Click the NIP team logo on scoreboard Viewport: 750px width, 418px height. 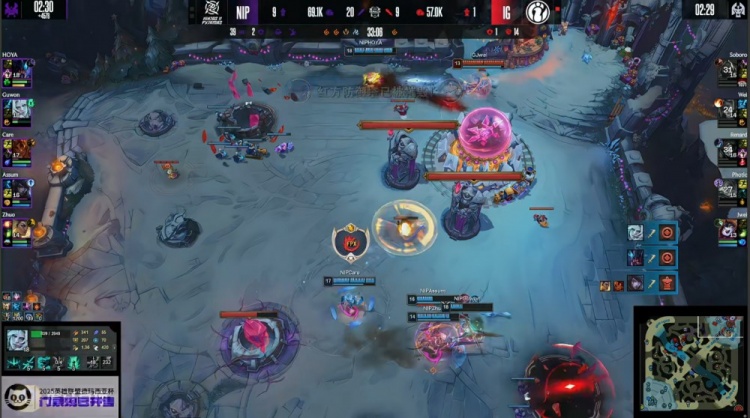coord(212,11)
